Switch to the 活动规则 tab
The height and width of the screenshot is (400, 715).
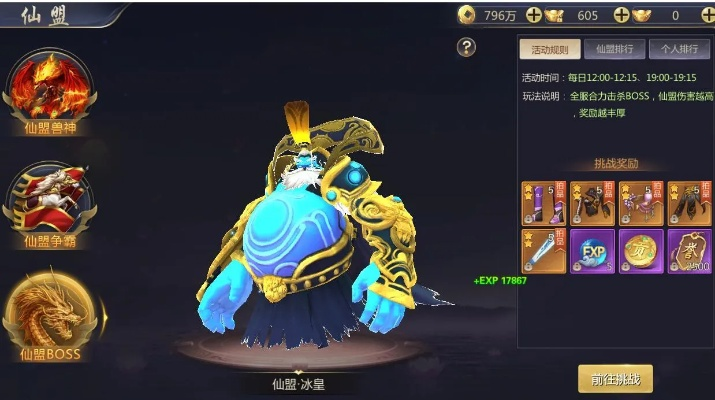(x=549, y=49)
